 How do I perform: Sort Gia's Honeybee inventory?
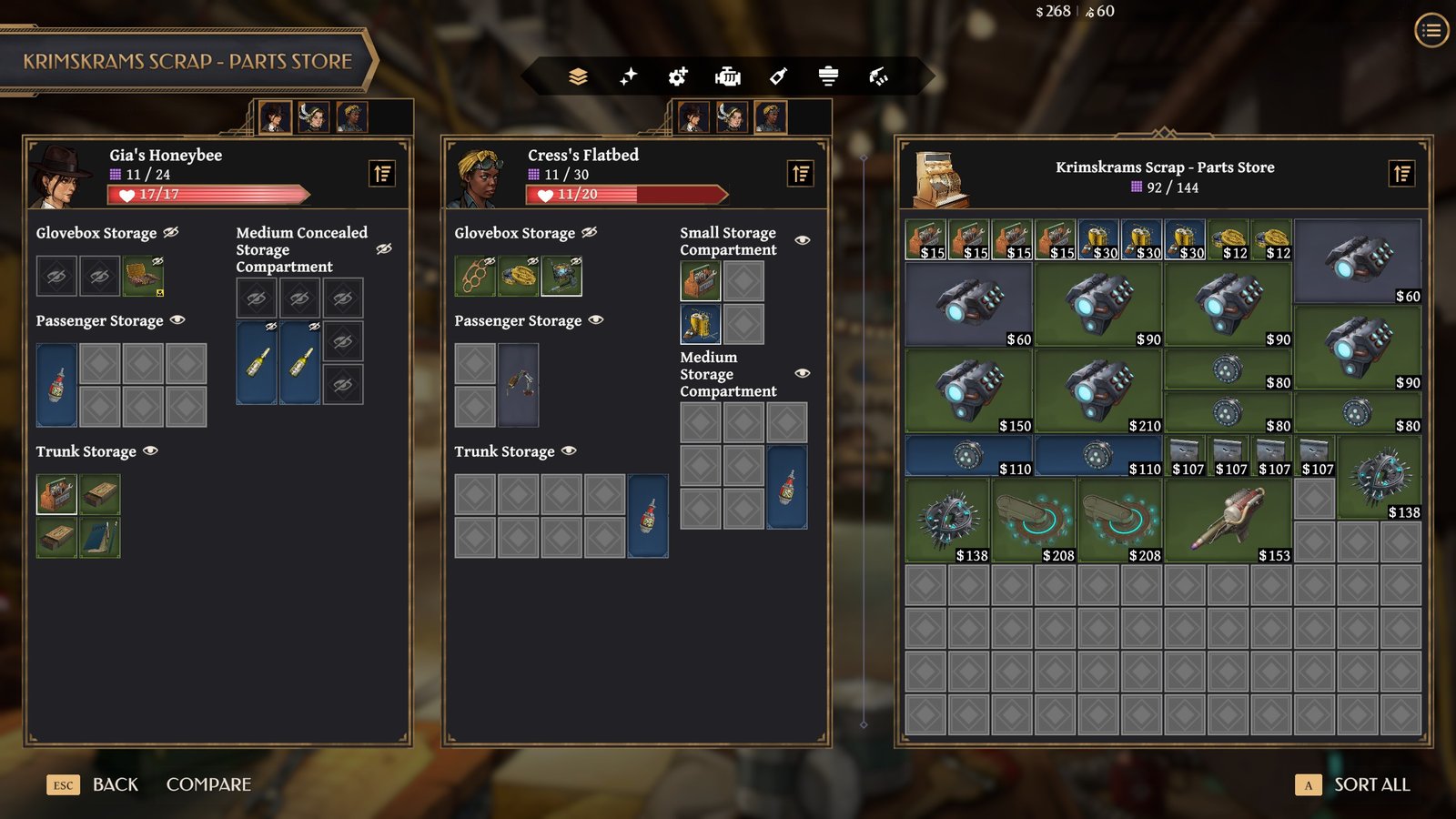point(382,173)
